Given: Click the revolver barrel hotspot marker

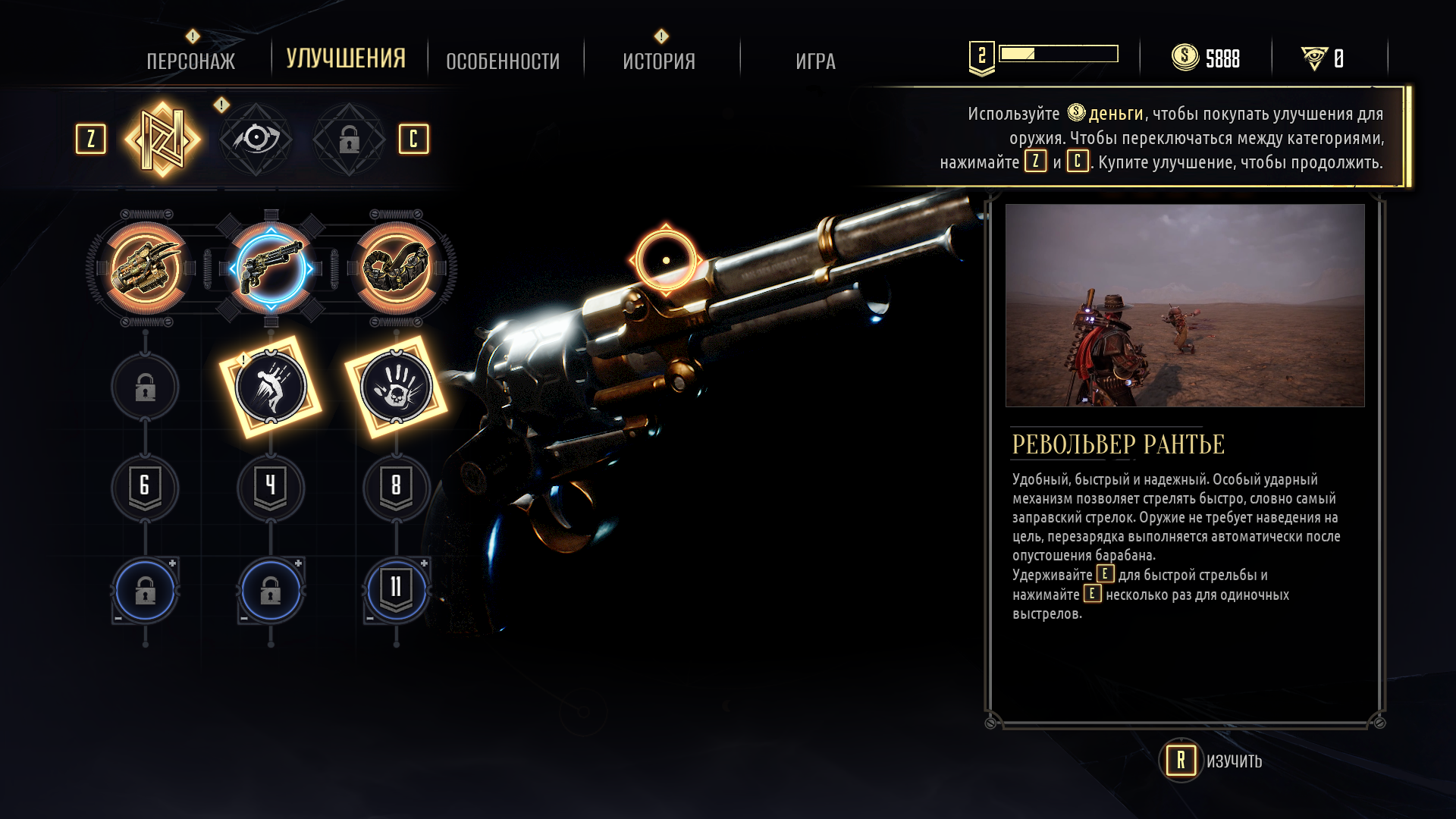Looking at the screenshot, I should (x=666, y=260).
